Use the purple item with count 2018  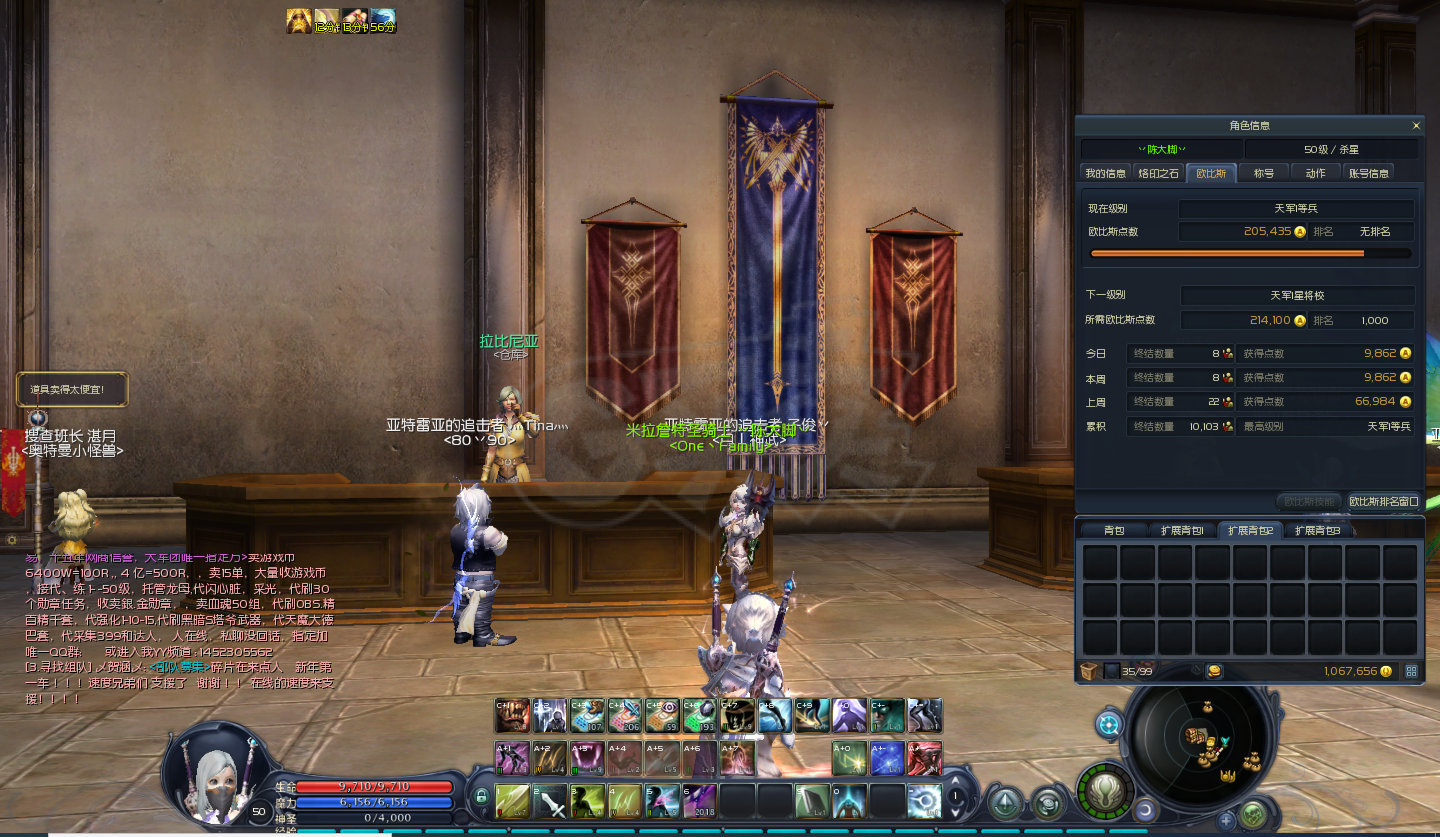coord(701,802)
